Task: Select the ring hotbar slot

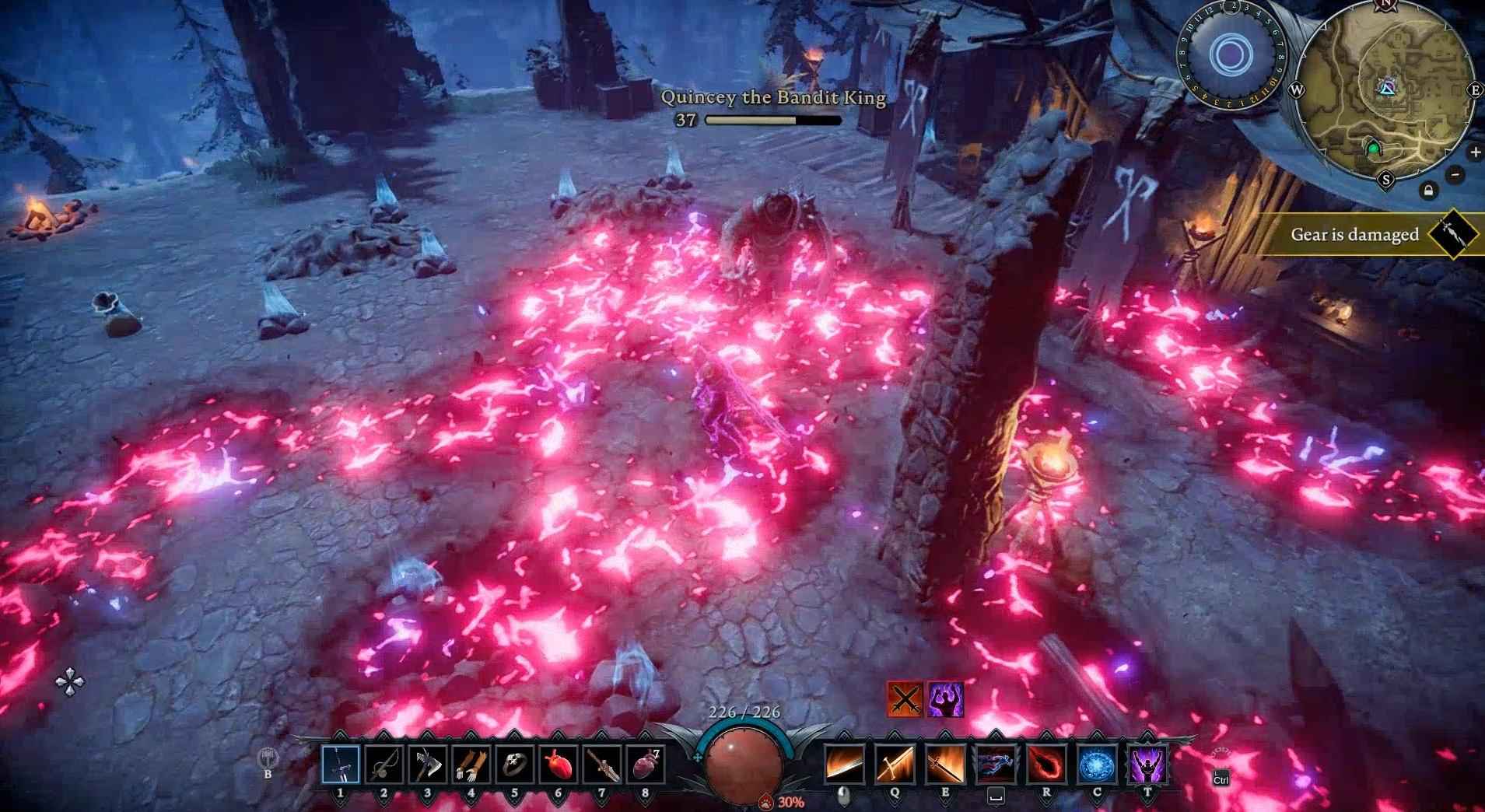Action: [515, 765]
